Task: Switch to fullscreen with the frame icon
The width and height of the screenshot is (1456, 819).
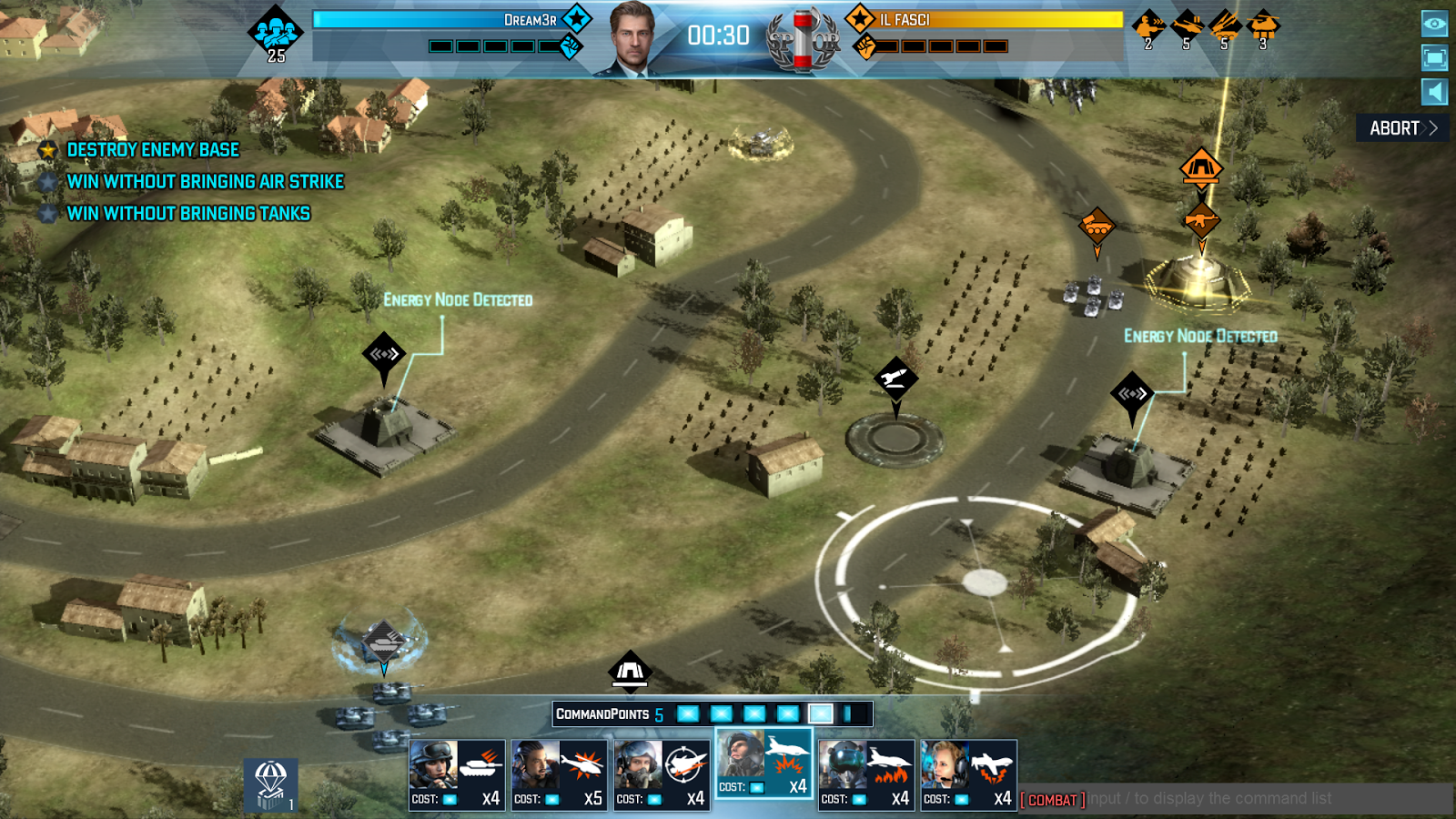Action: point(1434,58)
